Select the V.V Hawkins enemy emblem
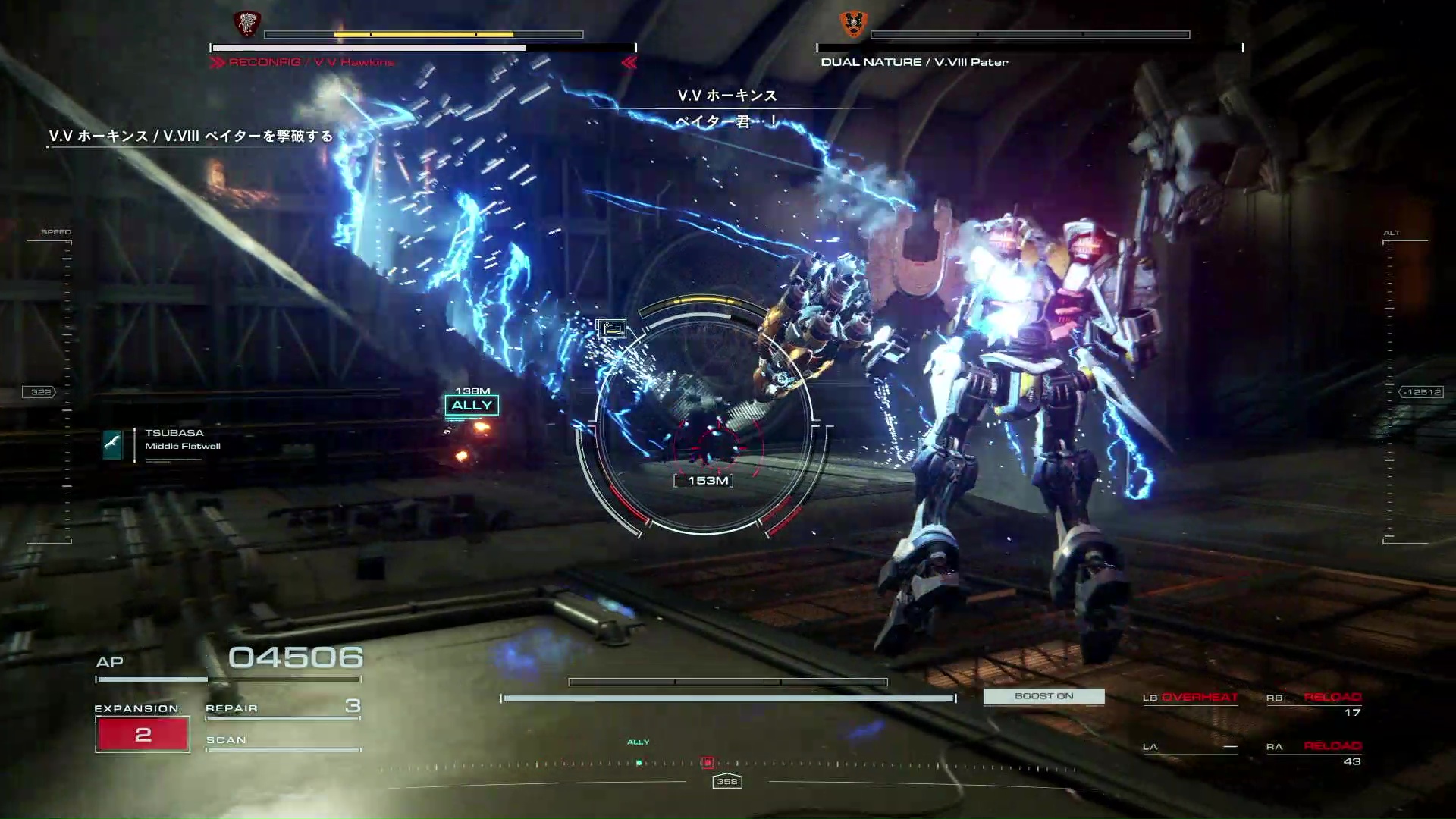The height and width of the screenshot is (819, 1456). (246, 24)
